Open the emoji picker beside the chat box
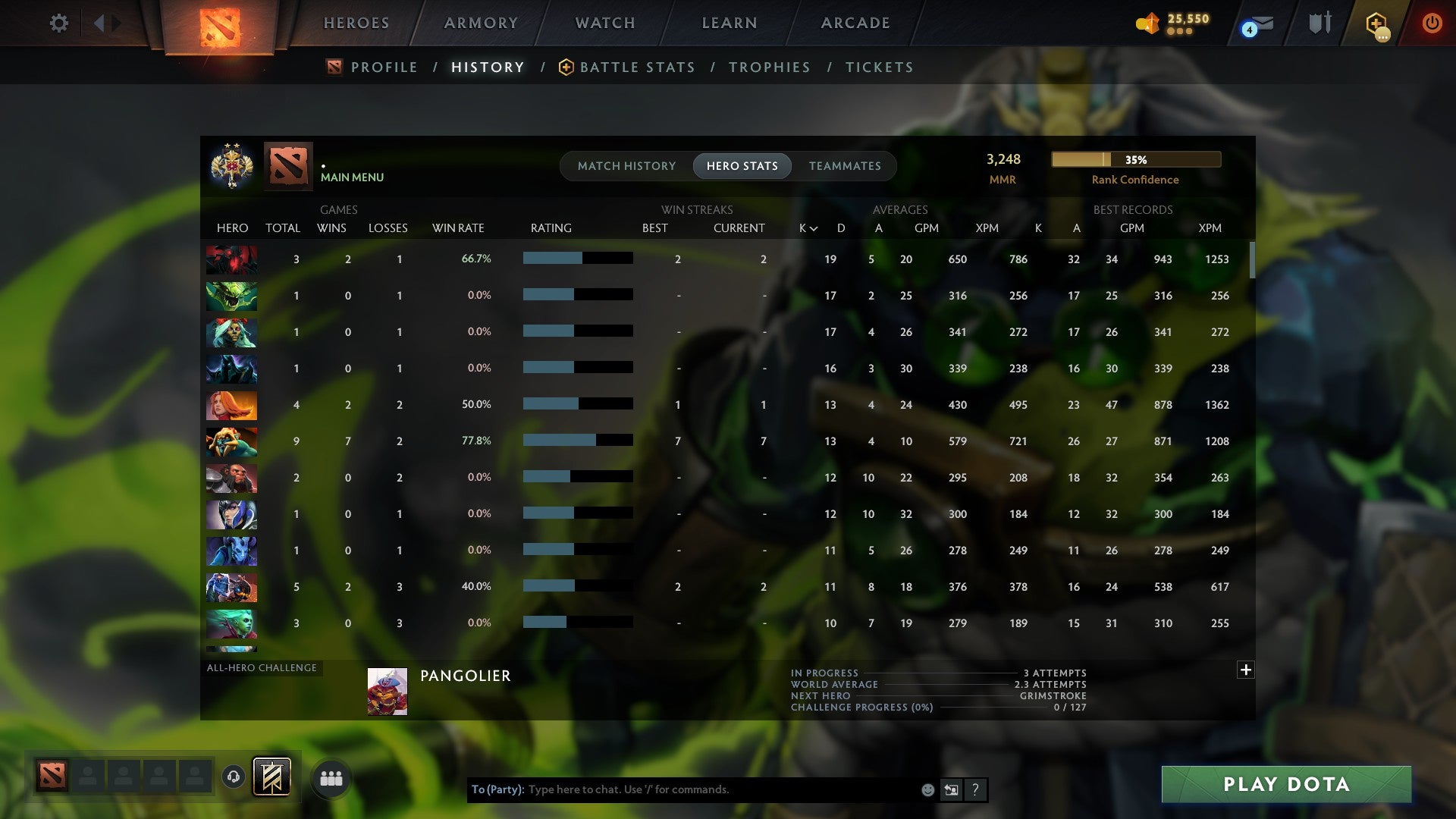The width and height of the screenshot is (1456, 819). pyautogui.click(x=927, y=789)
